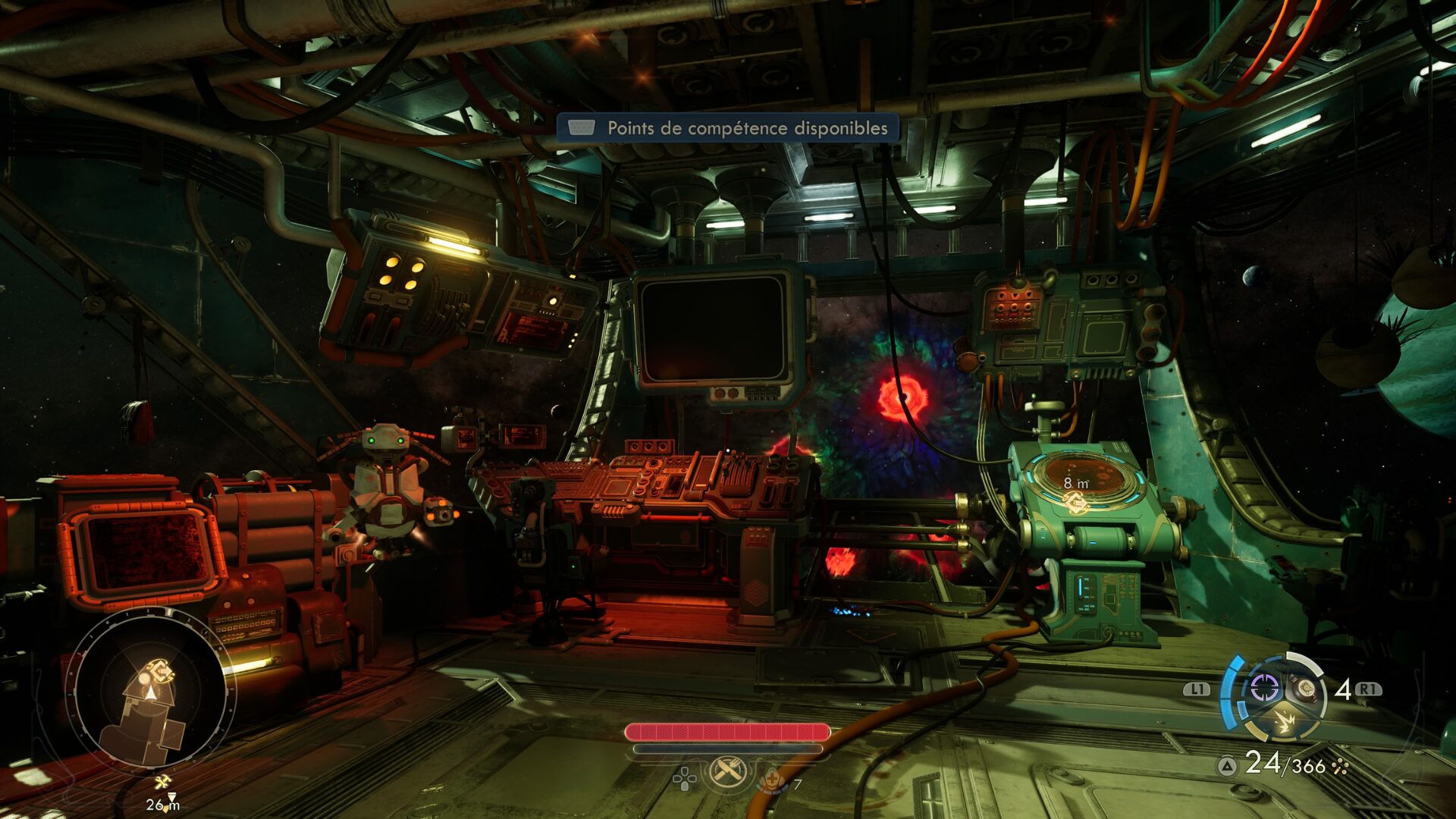Select the quest marker on the minimap
This screenshot has width=1456, height=819.
[x=160, y=671]
